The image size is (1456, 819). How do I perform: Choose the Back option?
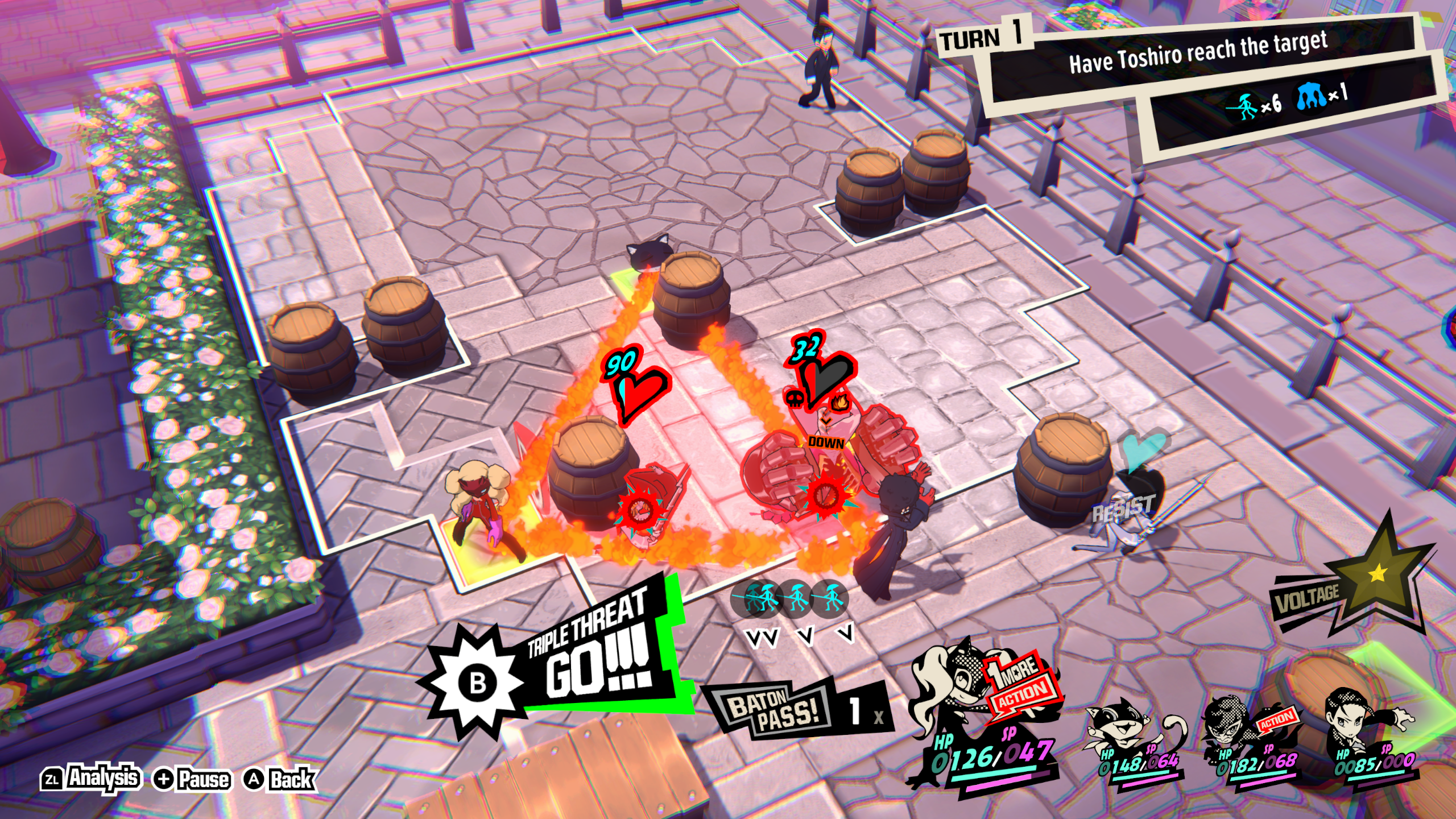click(x=280, y=779)
